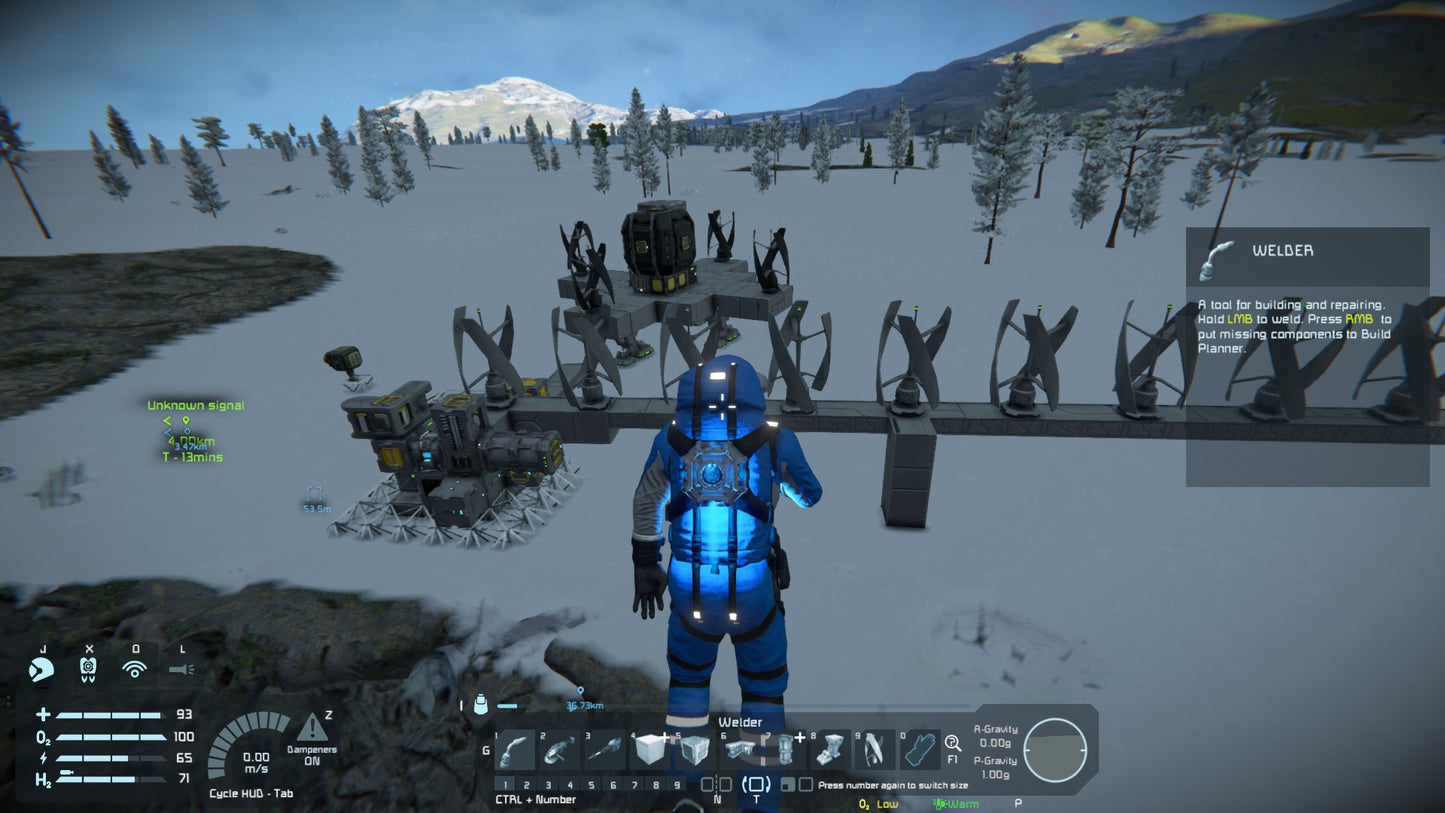Toggle the flashlight icon
This screenshot has width=1445, height=813.
pos(183,669)
